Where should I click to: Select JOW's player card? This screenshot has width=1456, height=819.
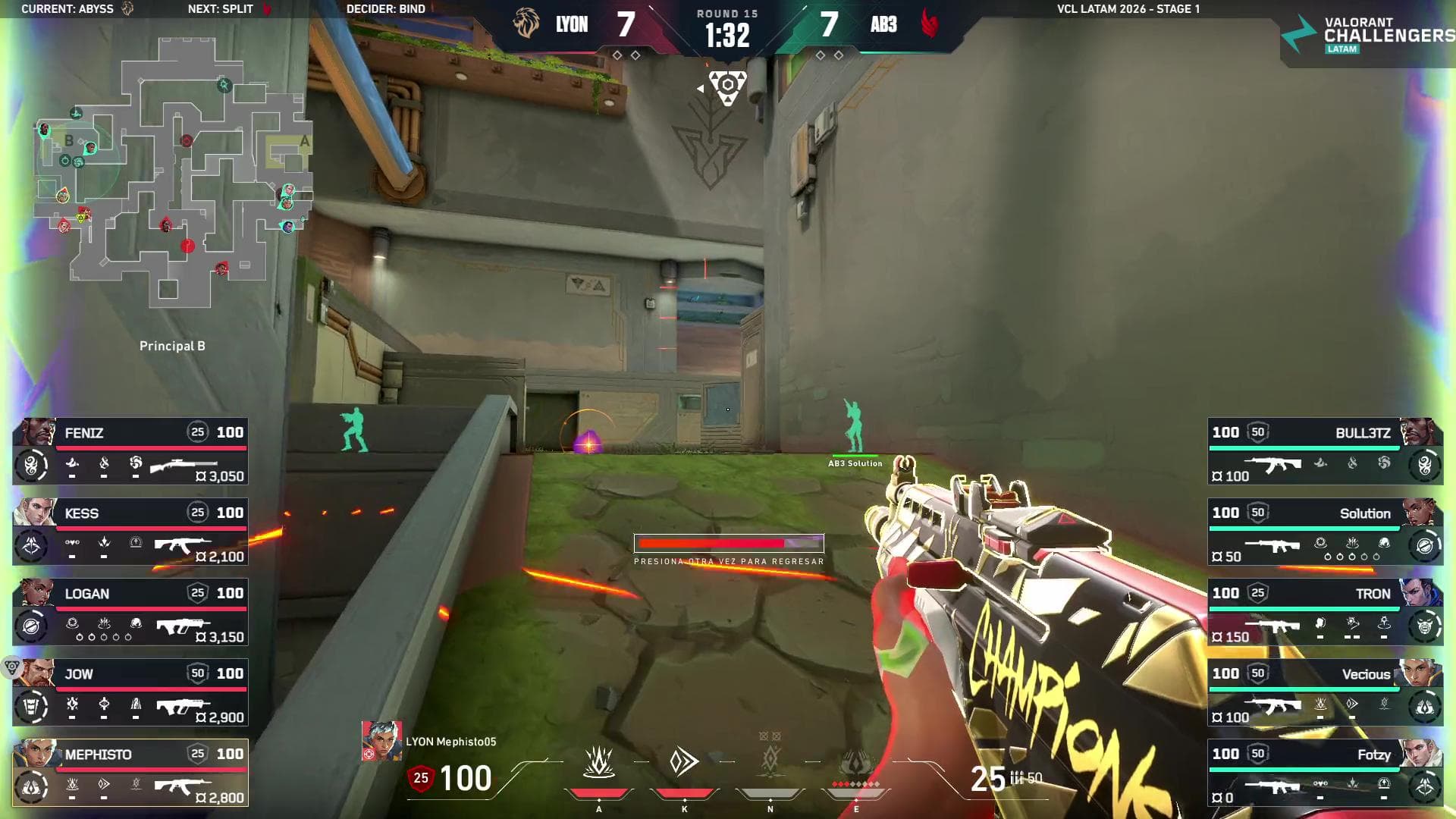130,692
